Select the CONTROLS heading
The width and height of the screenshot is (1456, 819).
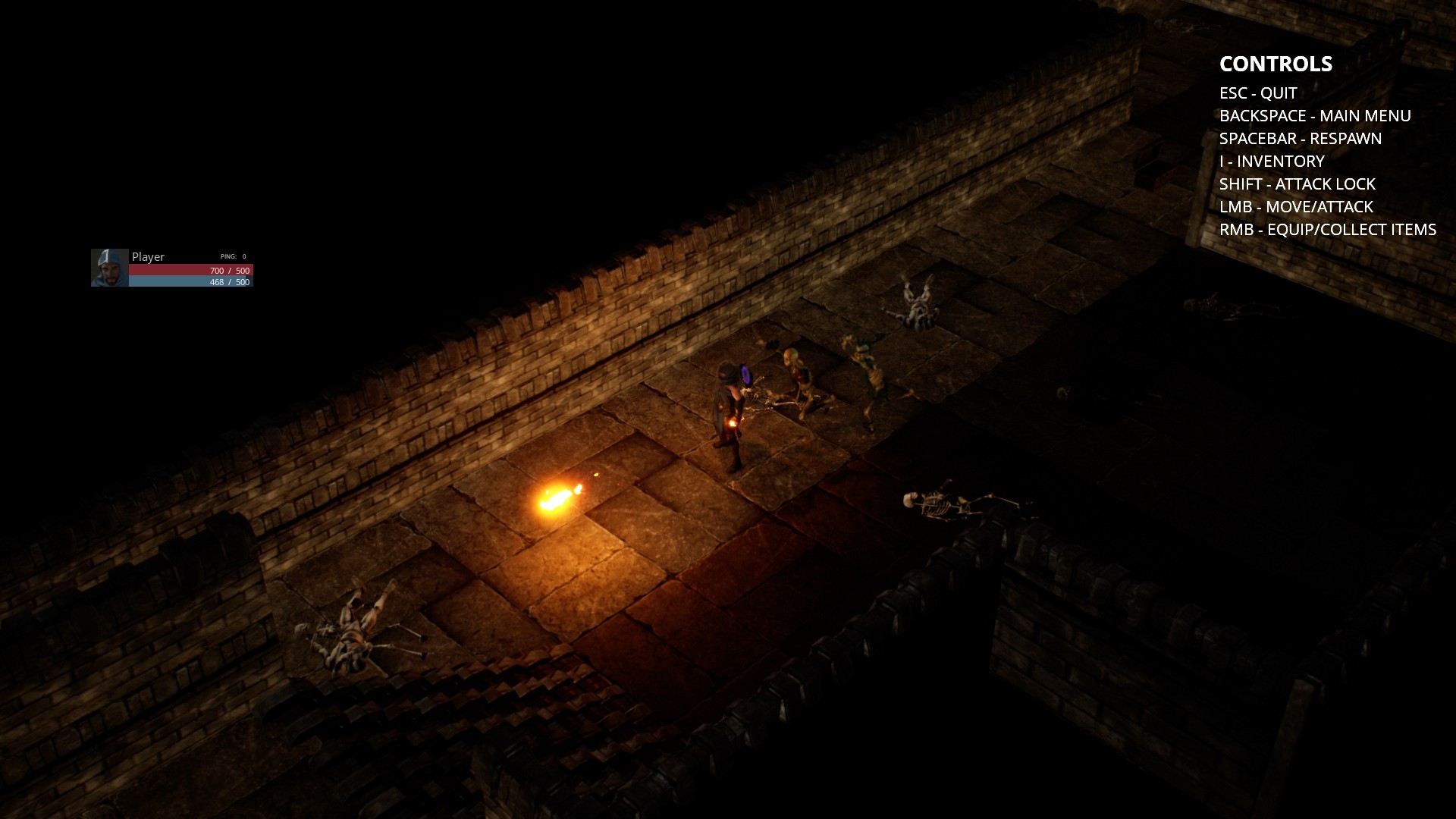pos(1276,64)
